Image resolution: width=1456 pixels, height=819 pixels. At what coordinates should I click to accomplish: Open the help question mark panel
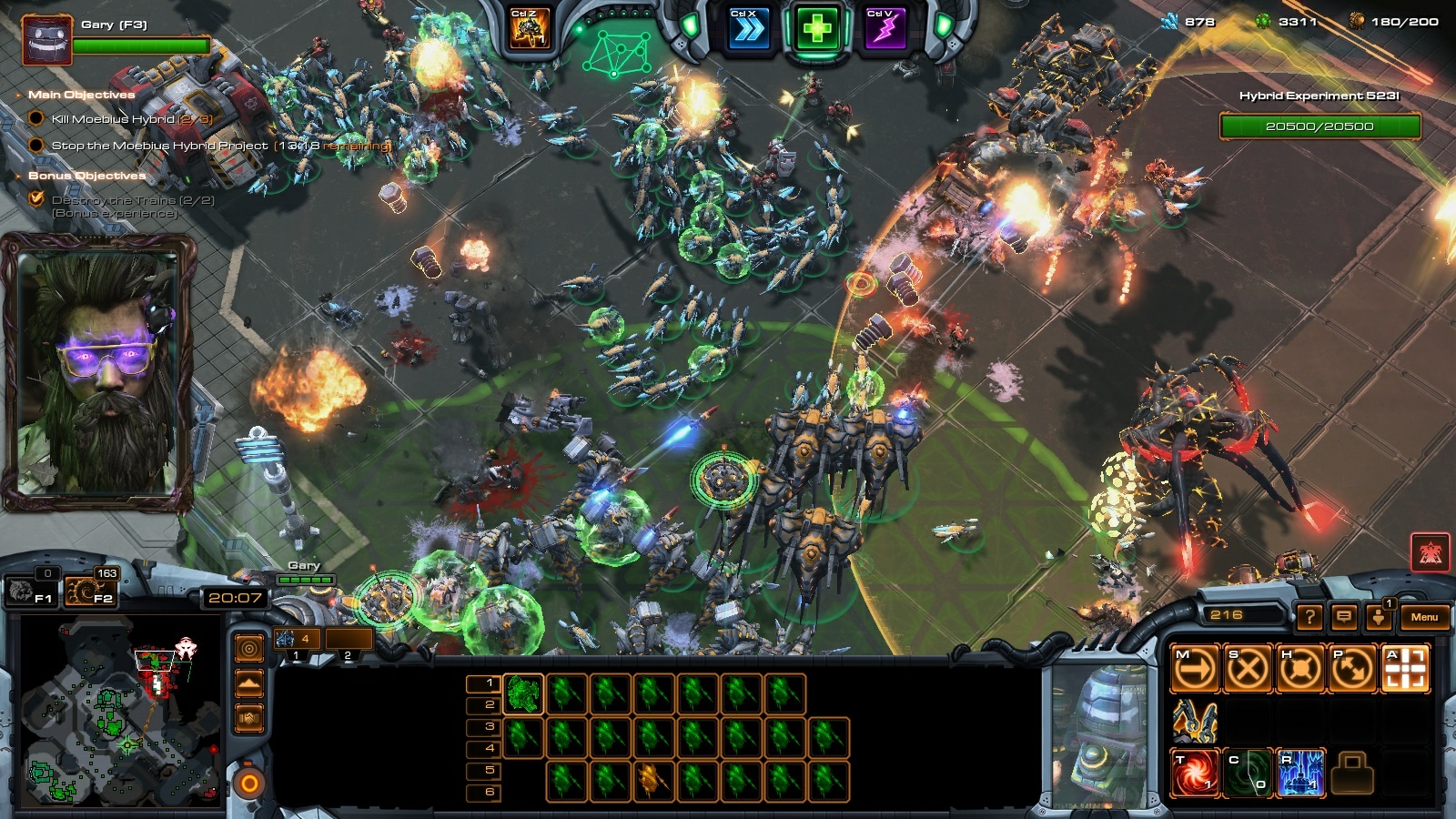pyautogui.click(x=1309, y=617)
